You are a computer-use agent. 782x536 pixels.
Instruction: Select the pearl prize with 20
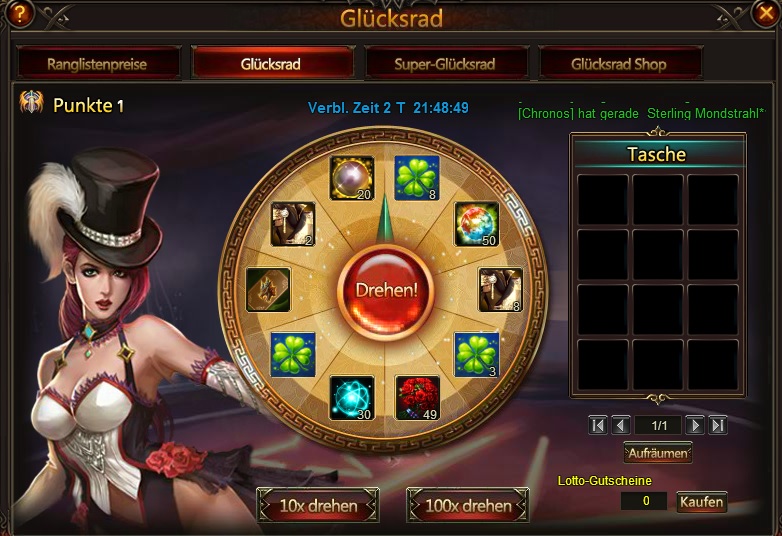coord(352,179)
